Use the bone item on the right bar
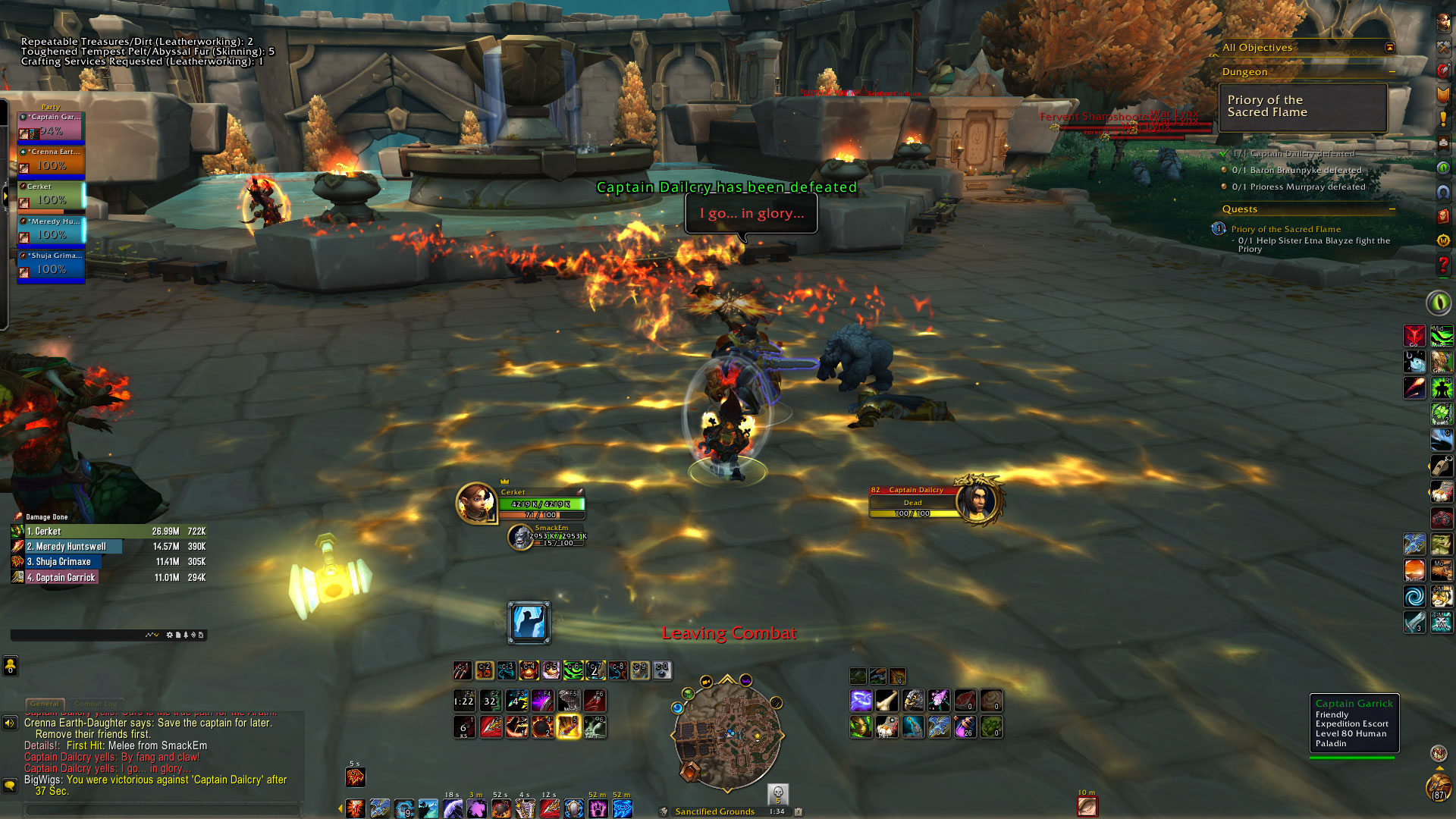This screenshot has width=1456, height=819. tap(886, 700)
